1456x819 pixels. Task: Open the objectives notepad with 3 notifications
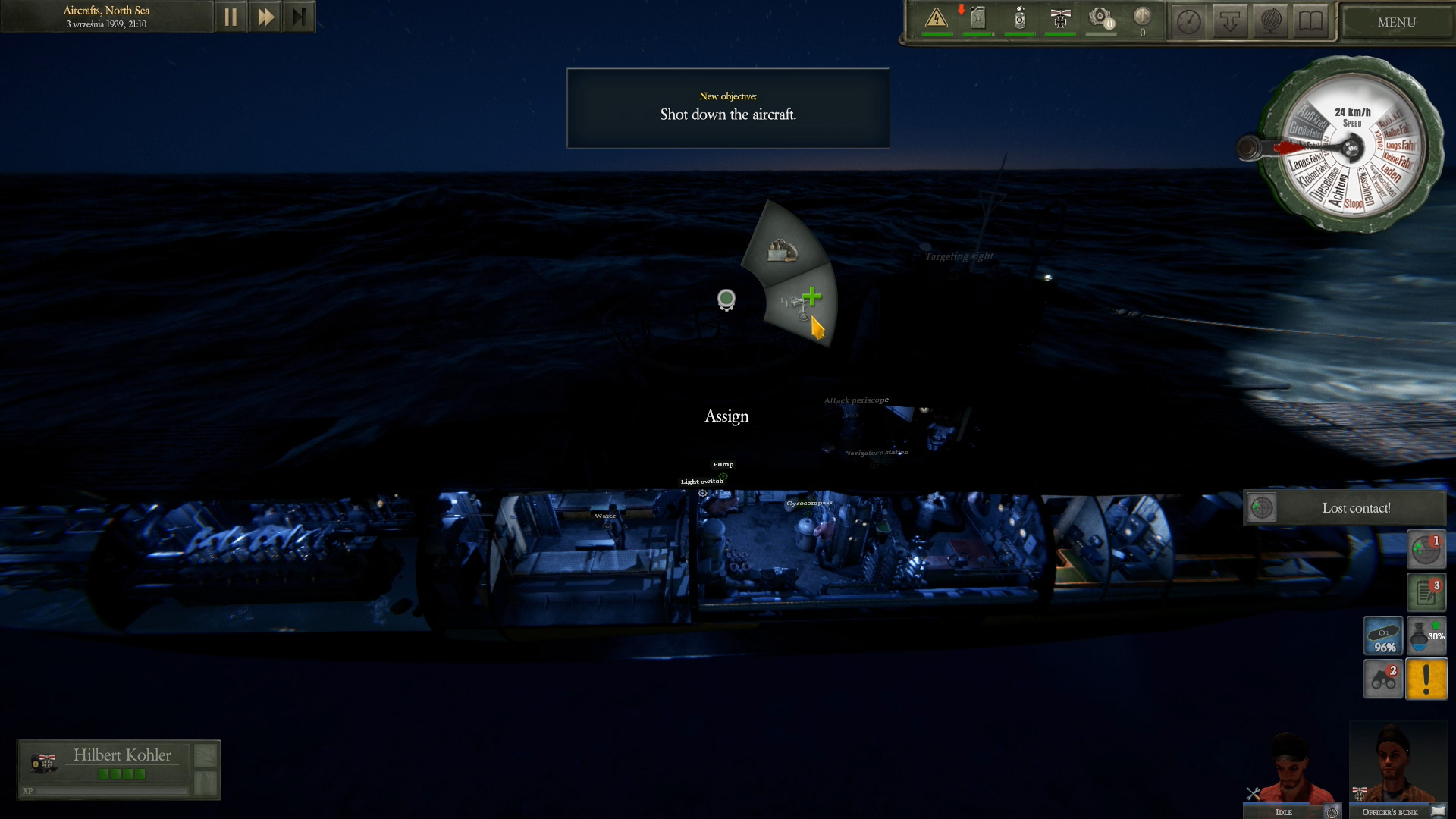pos(1426,591)
